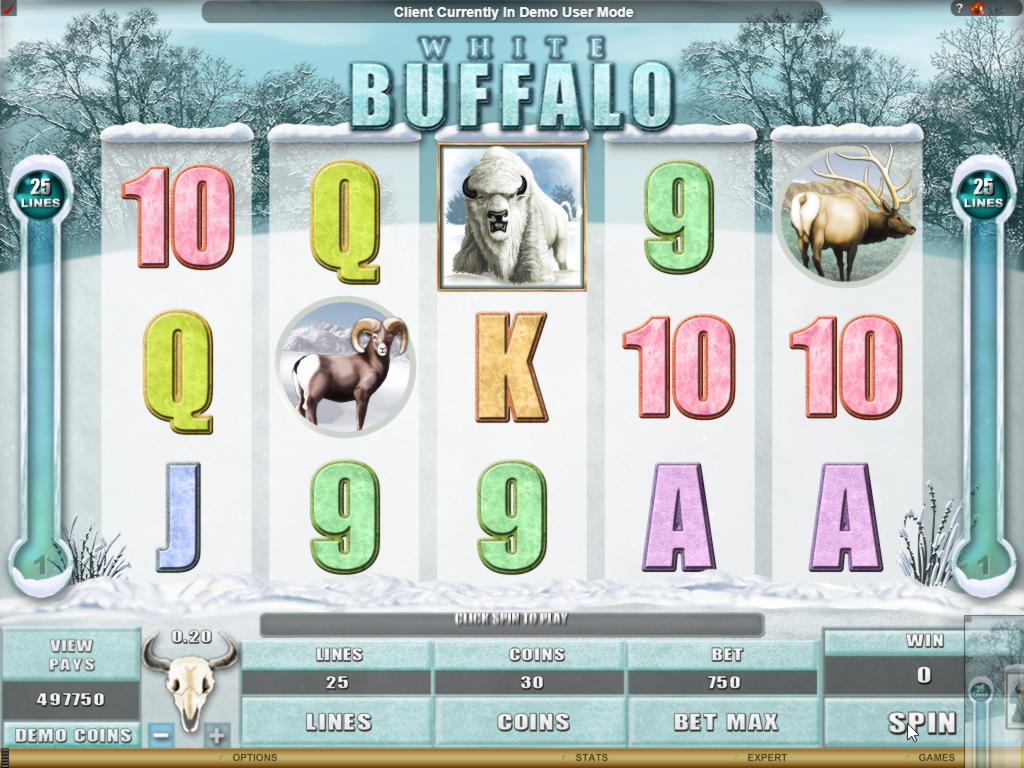Select the BET MAX button
Viewport: 1024px width, 768px height.
[x=725, y=722]
